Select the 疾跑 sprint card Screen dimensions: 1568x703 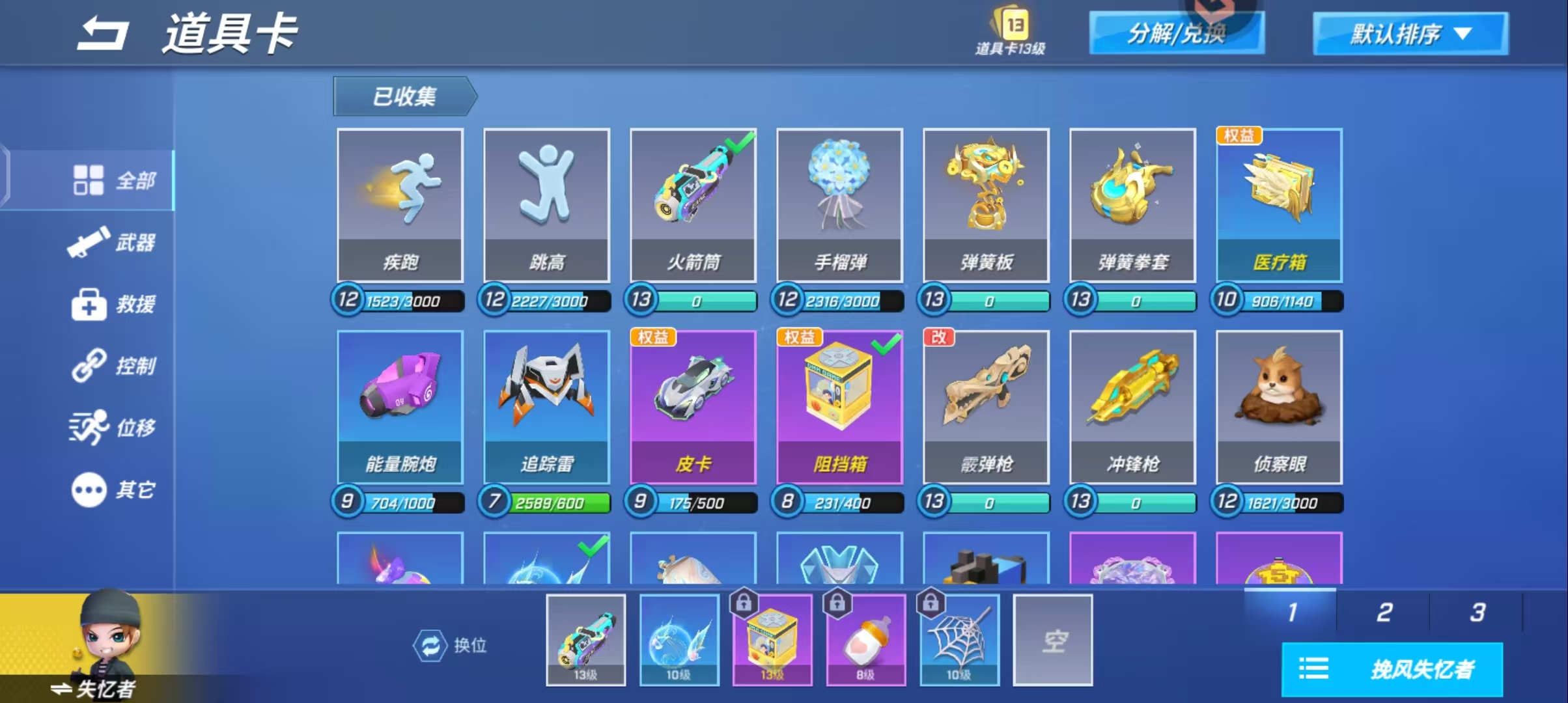[x=400, y=205]
